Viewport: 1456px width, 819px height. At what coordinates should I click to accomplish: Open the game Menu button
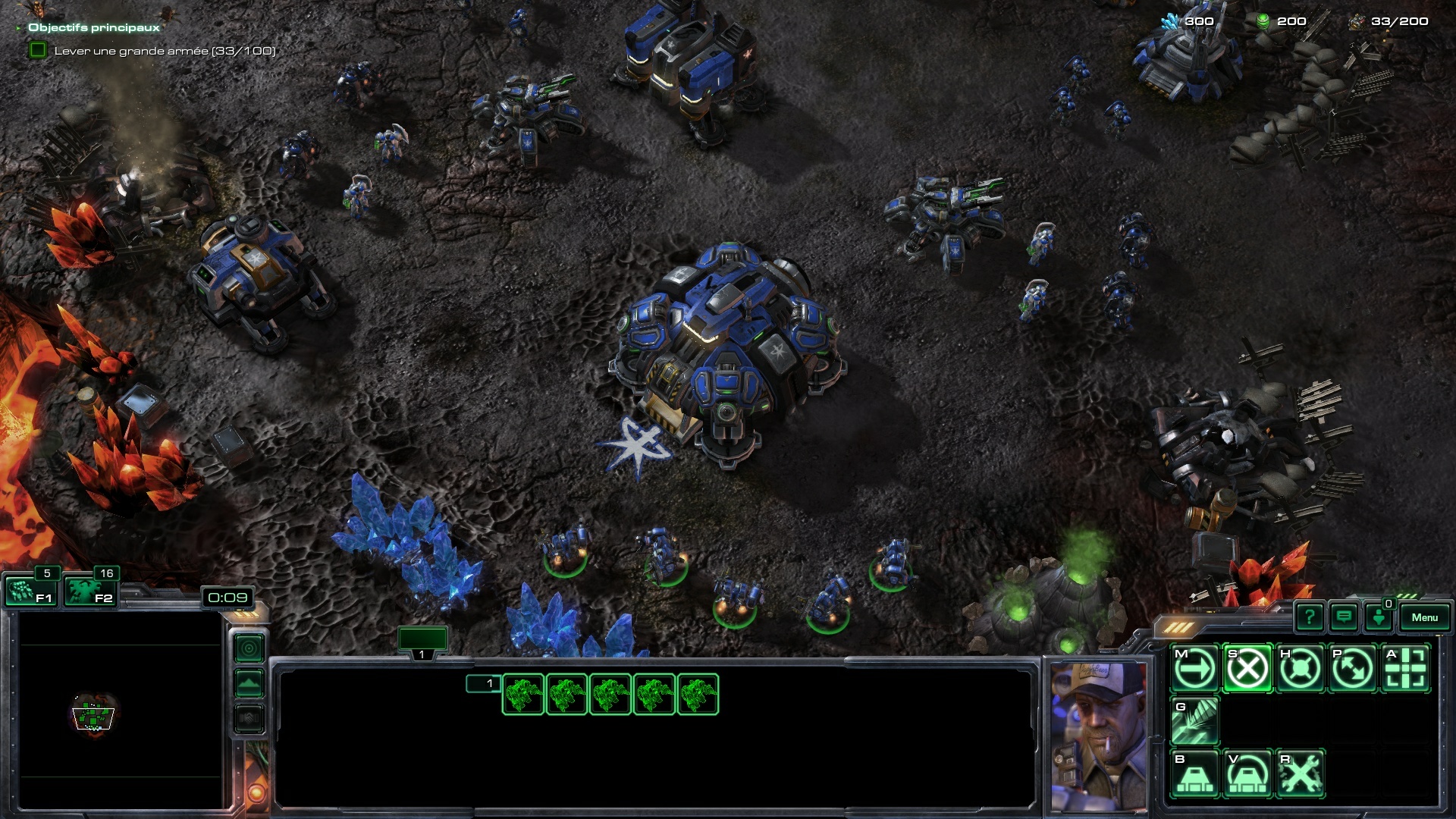1424,617
